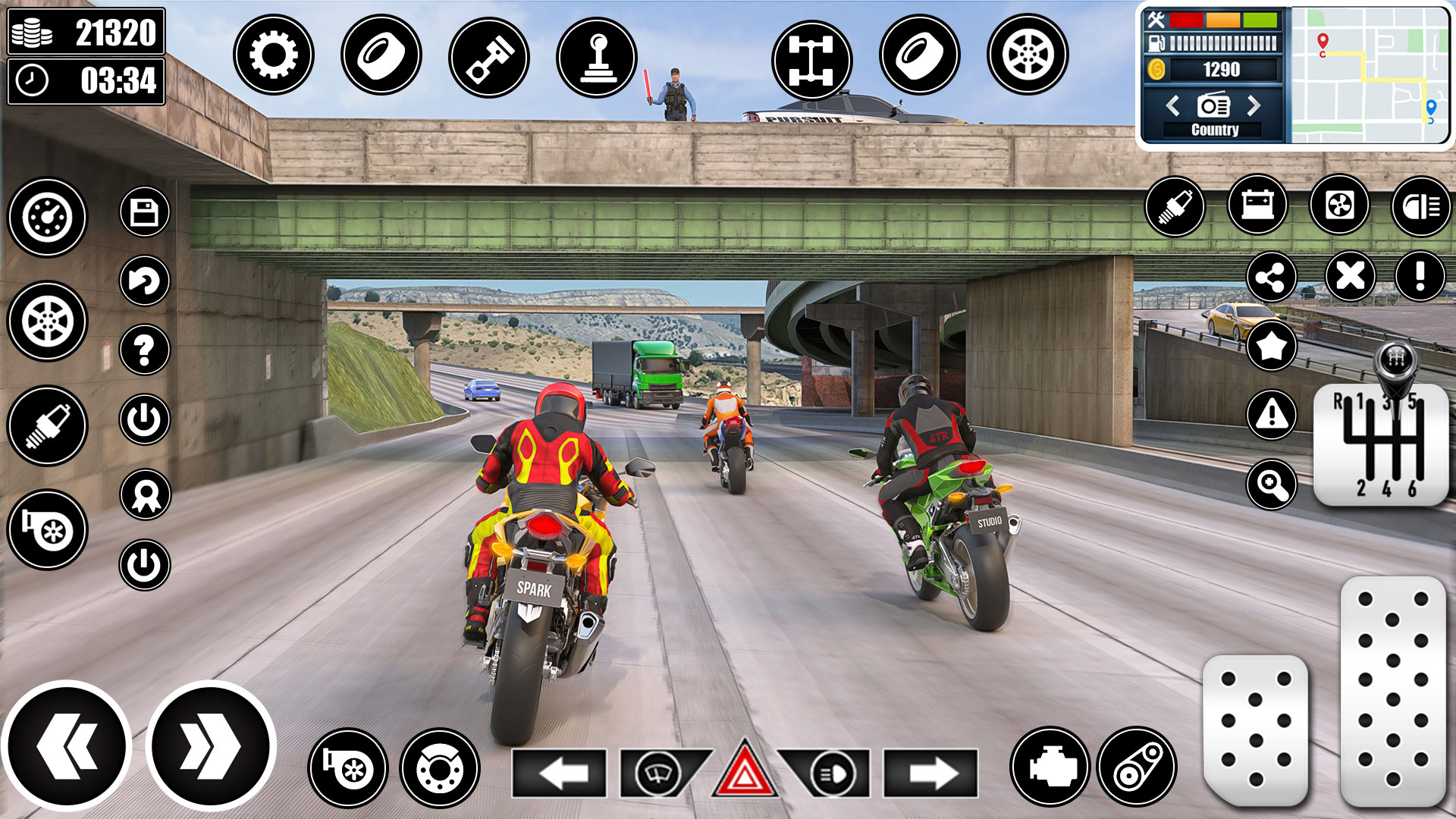Tap the fuel gauge bar
Image resolution: width=1456 pixels, height=819 pixels.
coord(1221,42)
